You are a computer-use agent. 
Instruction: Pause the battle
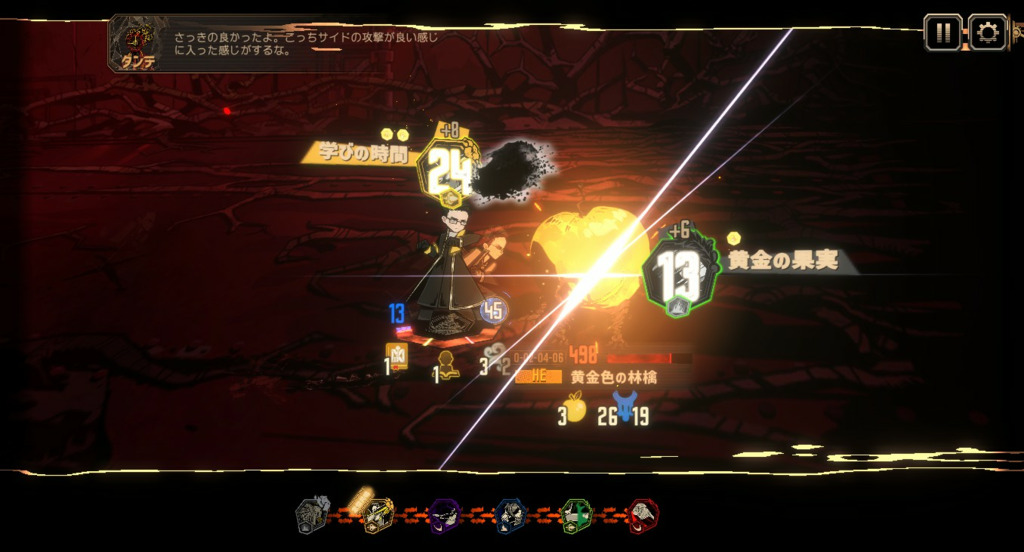pos(942,32)
